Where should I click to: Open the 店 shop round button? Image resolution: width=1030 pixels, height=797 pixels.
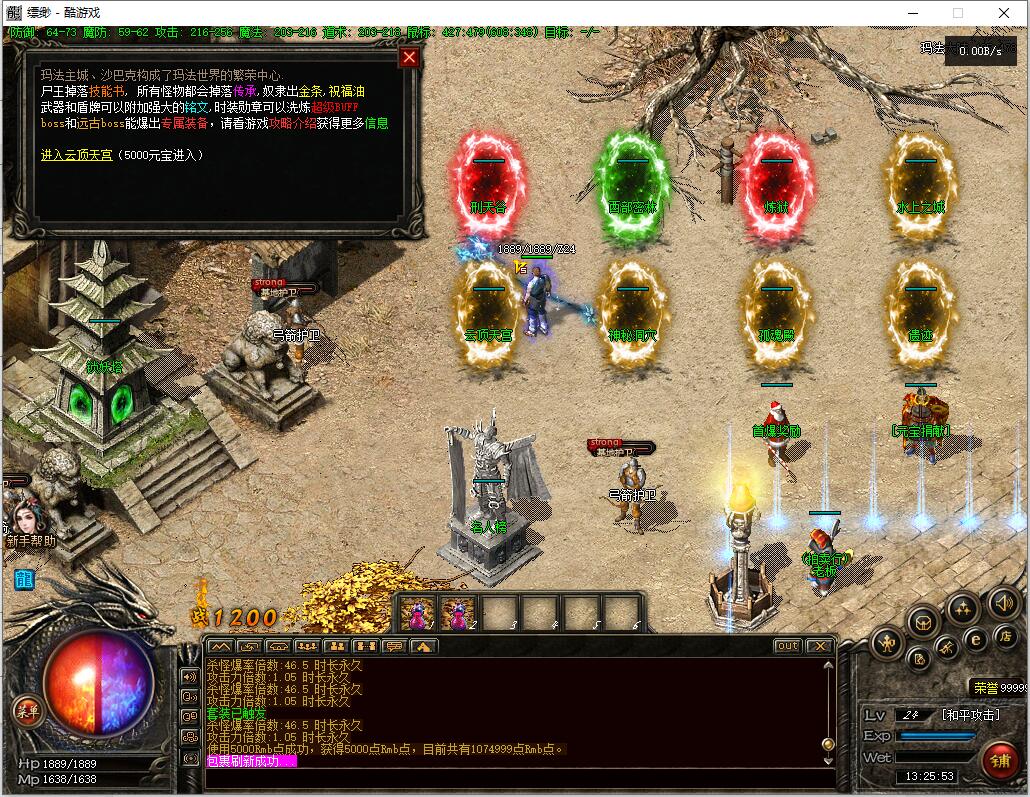pos(1005,636)
